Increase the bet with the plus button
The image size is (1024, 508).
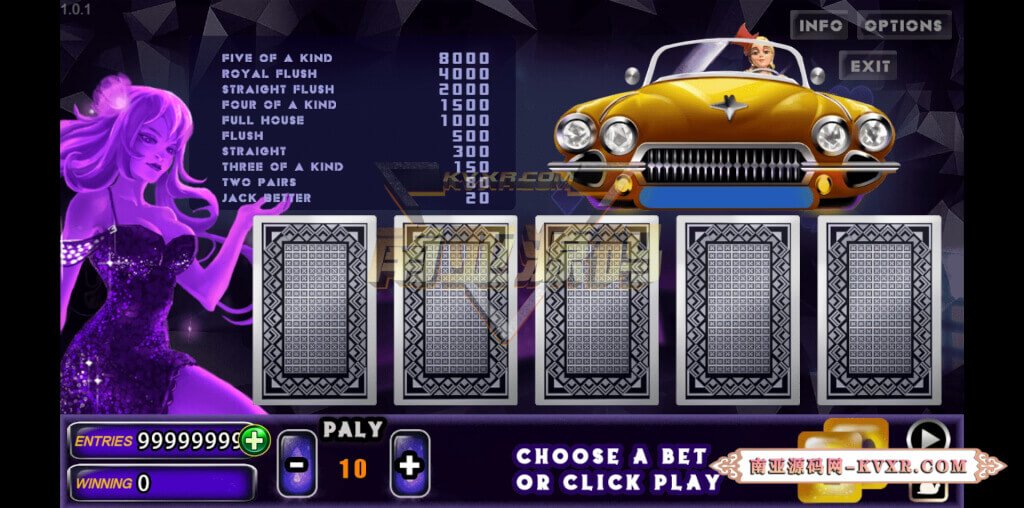coord(410,464)
